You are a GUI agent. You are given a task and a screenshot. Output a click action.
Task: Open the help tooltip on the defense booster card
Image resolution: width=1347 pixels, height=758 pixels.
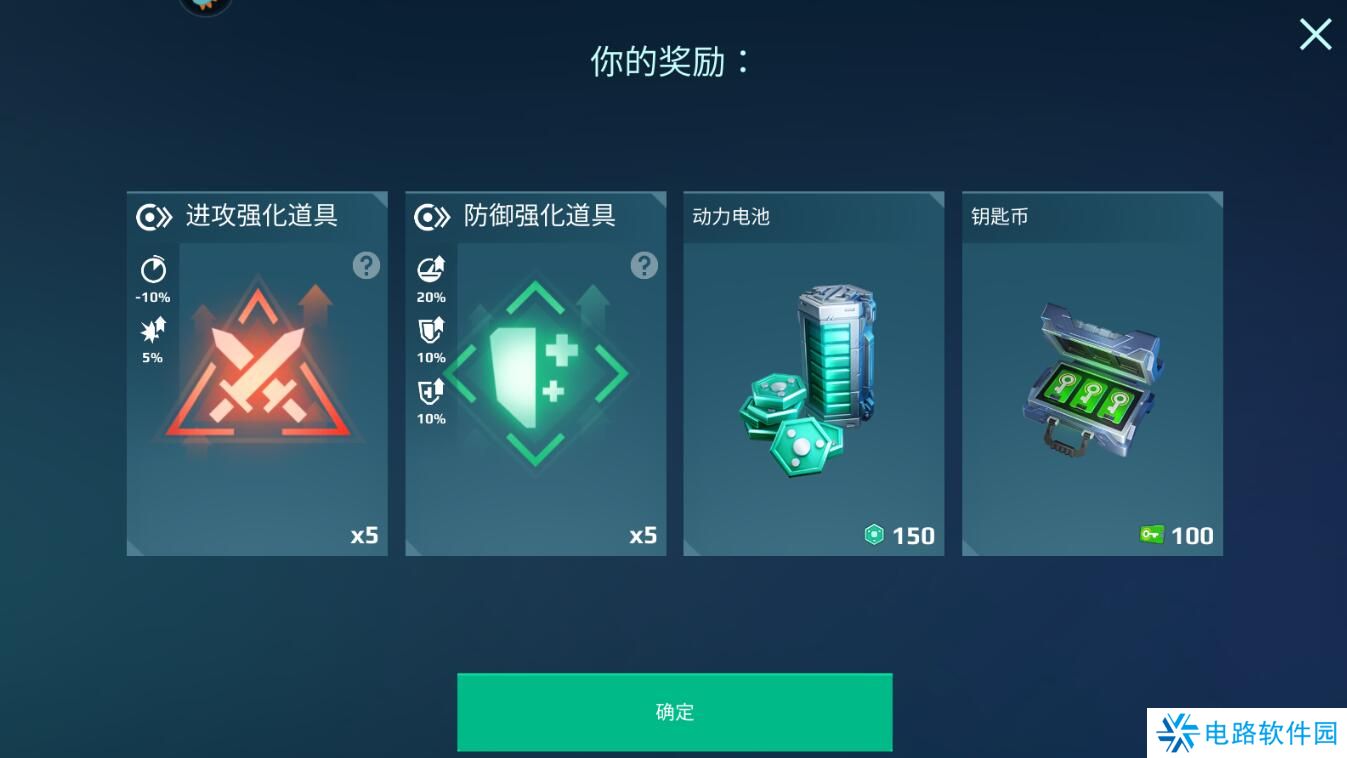(x=644, y=265)
